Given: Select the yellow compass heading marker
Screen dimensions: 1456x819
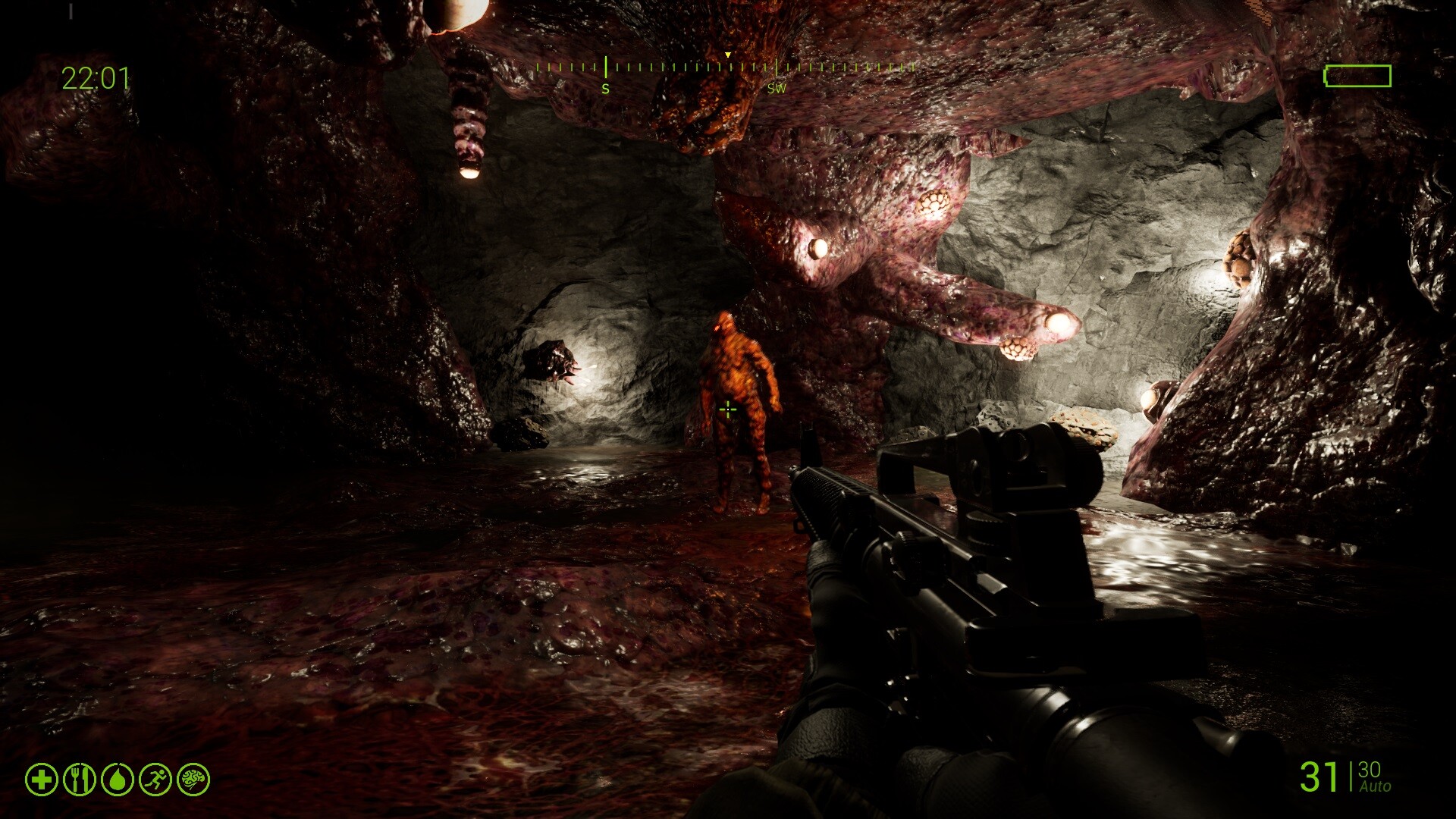Looking at the screenshot, I should (726, 55).
